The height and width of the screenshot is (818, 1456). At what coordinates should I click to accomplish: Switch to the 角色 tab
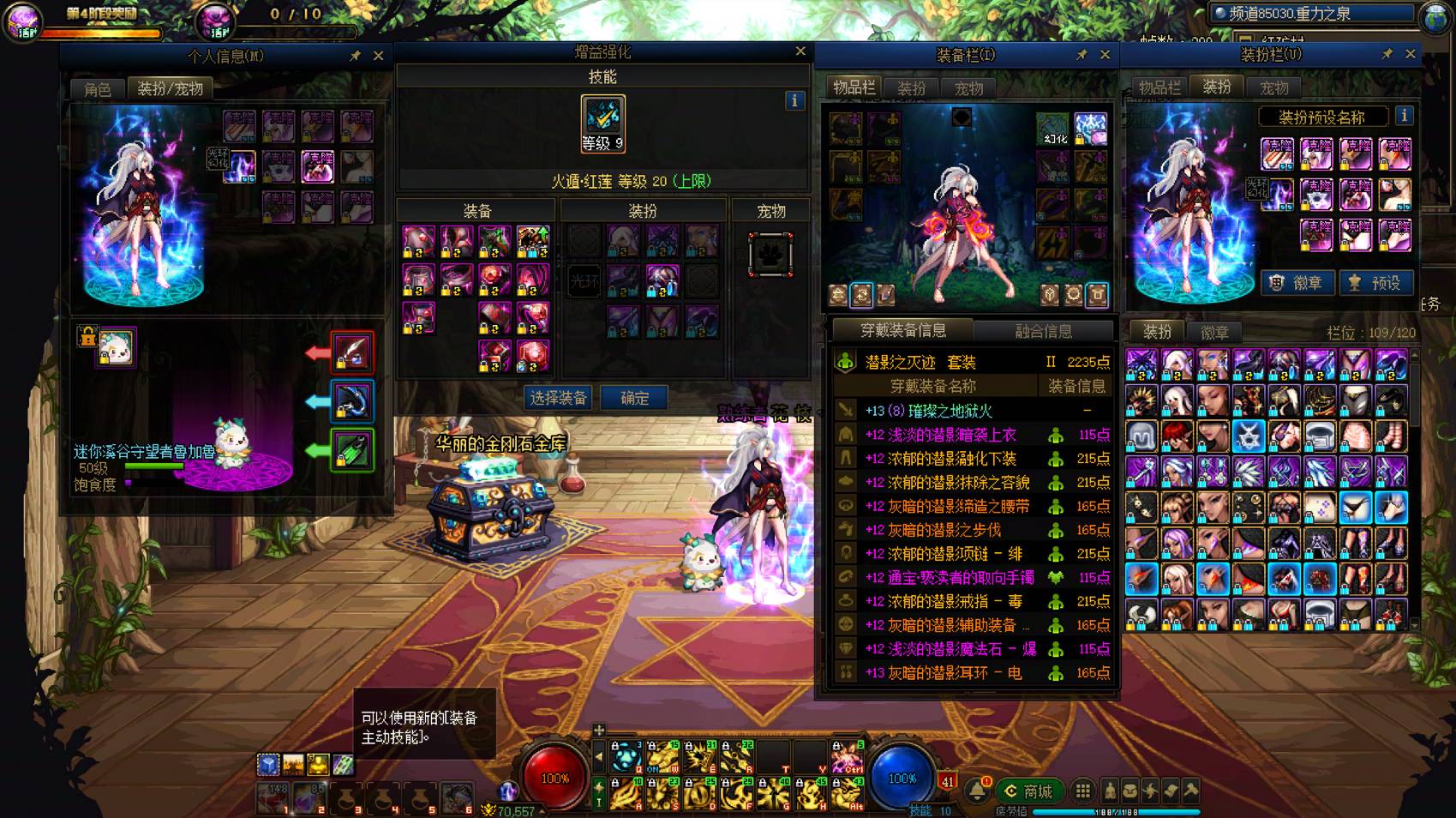98,89
